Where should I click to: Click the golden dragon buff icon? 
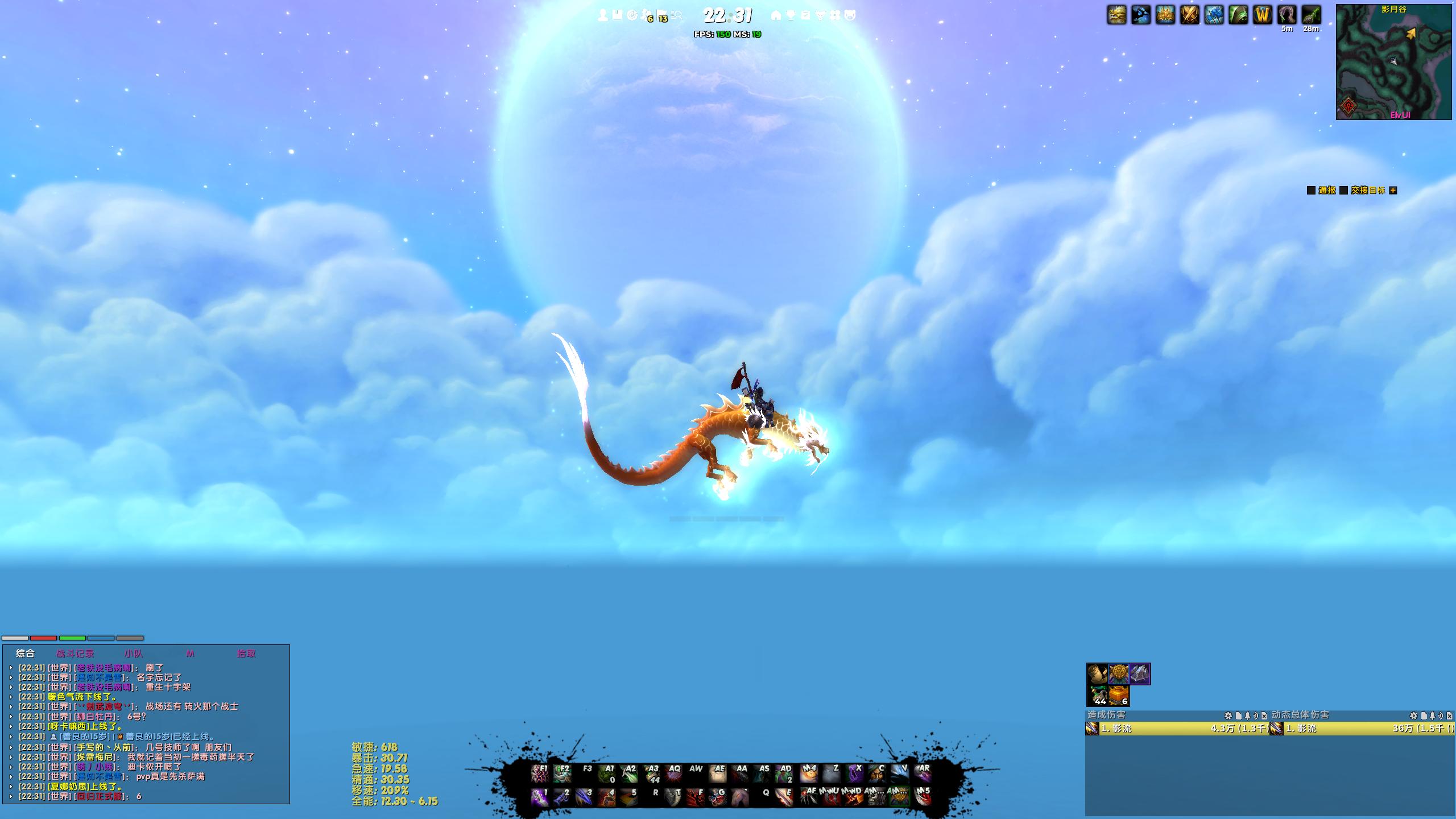(x=1117, y=15)
